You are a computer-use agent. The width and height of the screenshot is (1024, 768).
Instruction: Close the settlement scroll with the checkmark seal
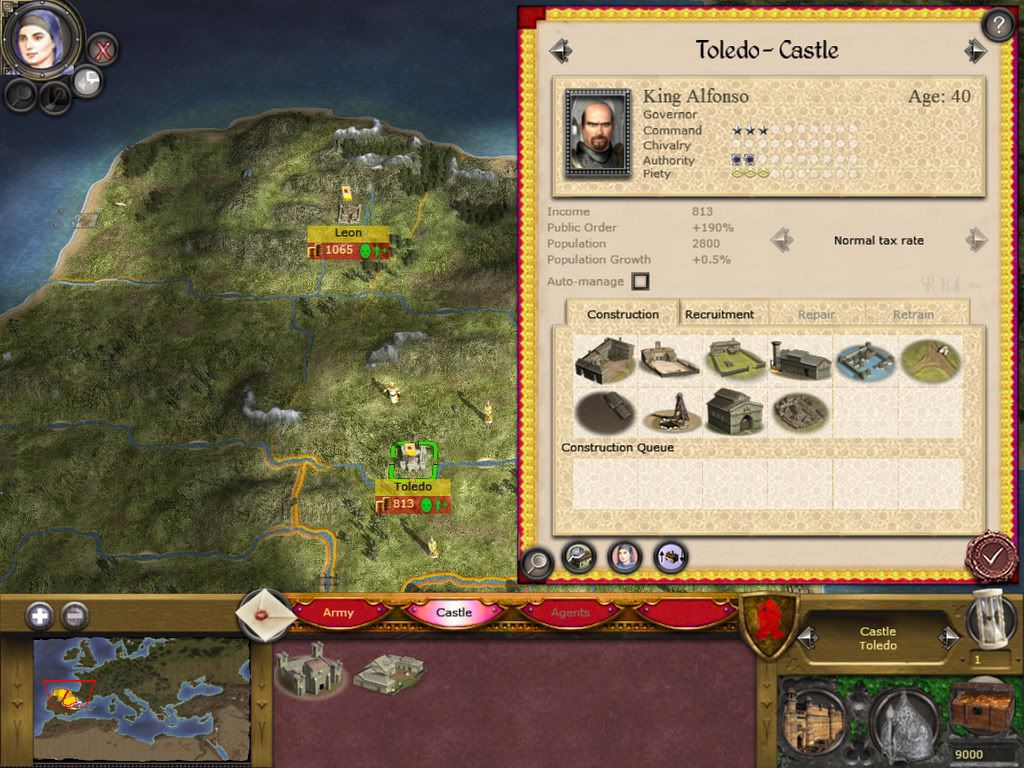click(991, 556)
